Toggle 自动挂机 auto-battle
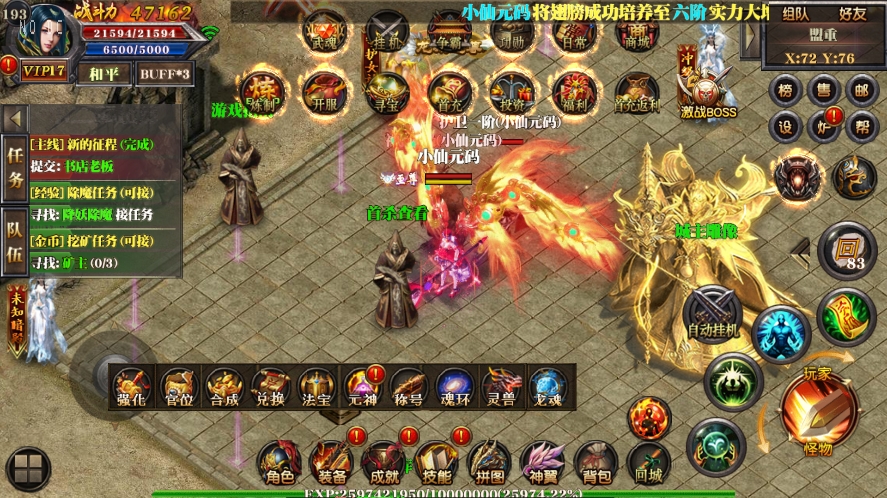The image size is (887, 498). pos(712,312)
